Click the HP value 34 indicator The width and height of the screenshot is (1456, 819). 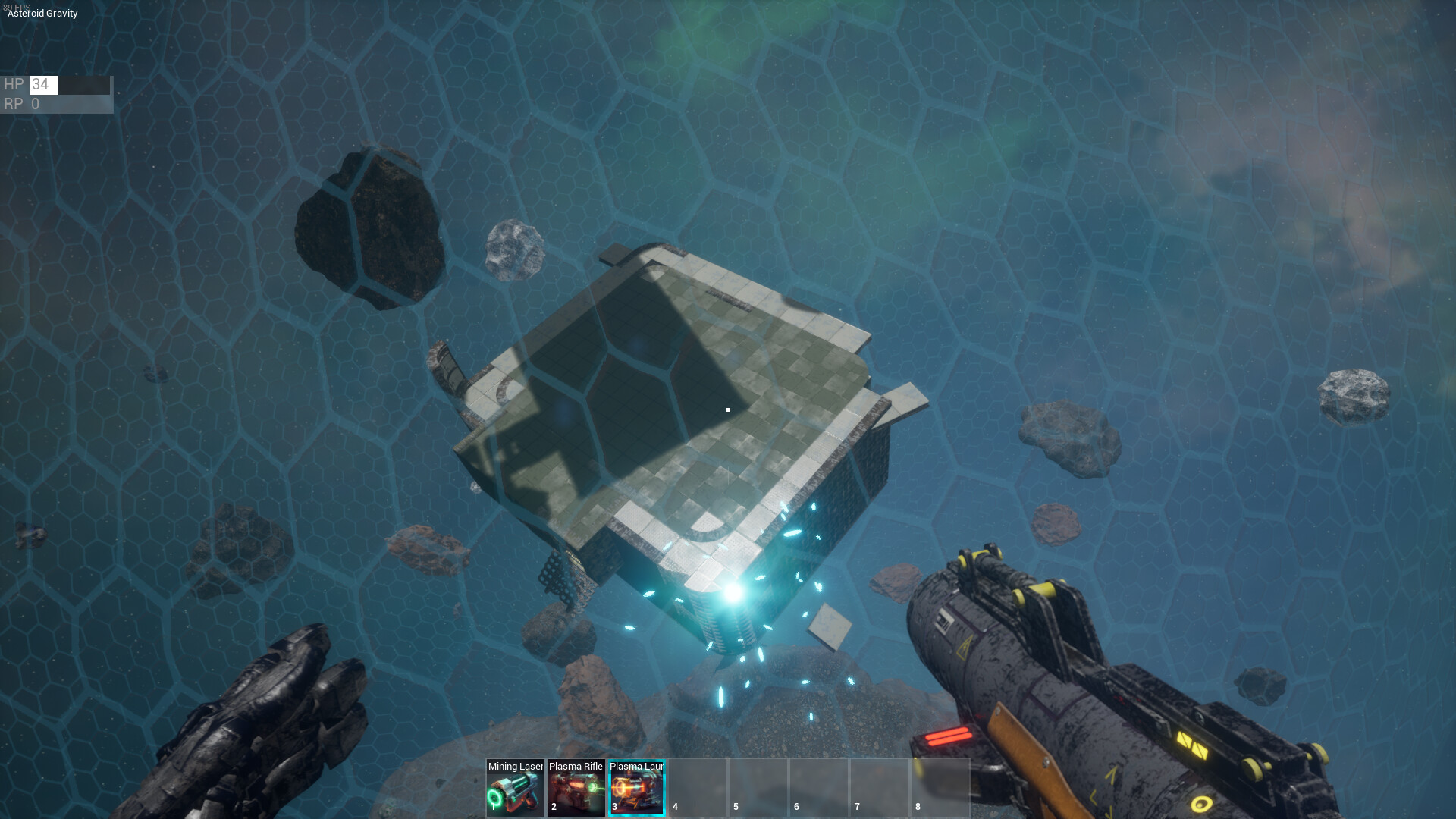pyautogui.click(x=43, y=85)
